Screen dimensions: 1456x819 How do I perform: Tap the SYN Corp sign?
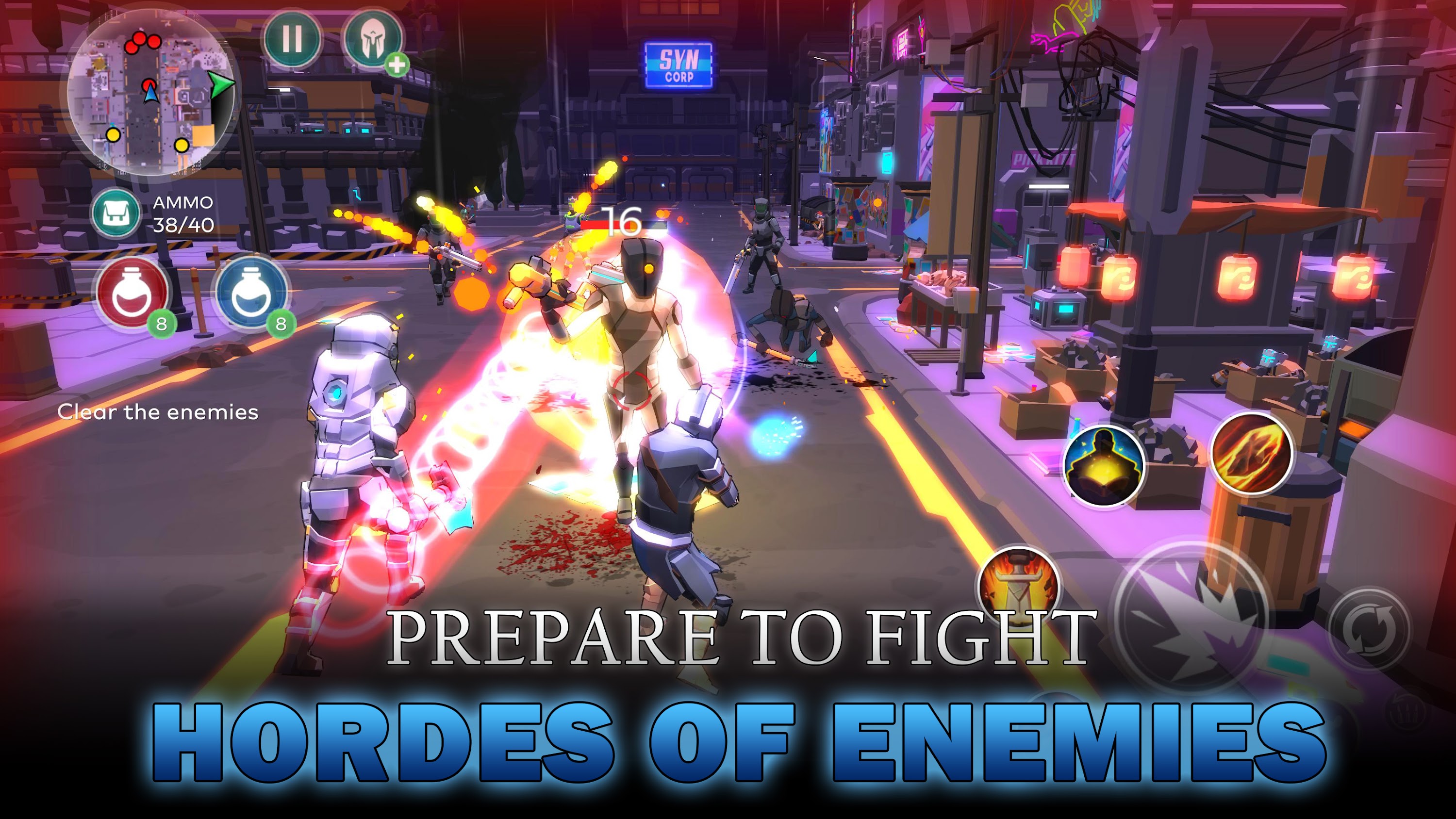[x=678, y=62]
